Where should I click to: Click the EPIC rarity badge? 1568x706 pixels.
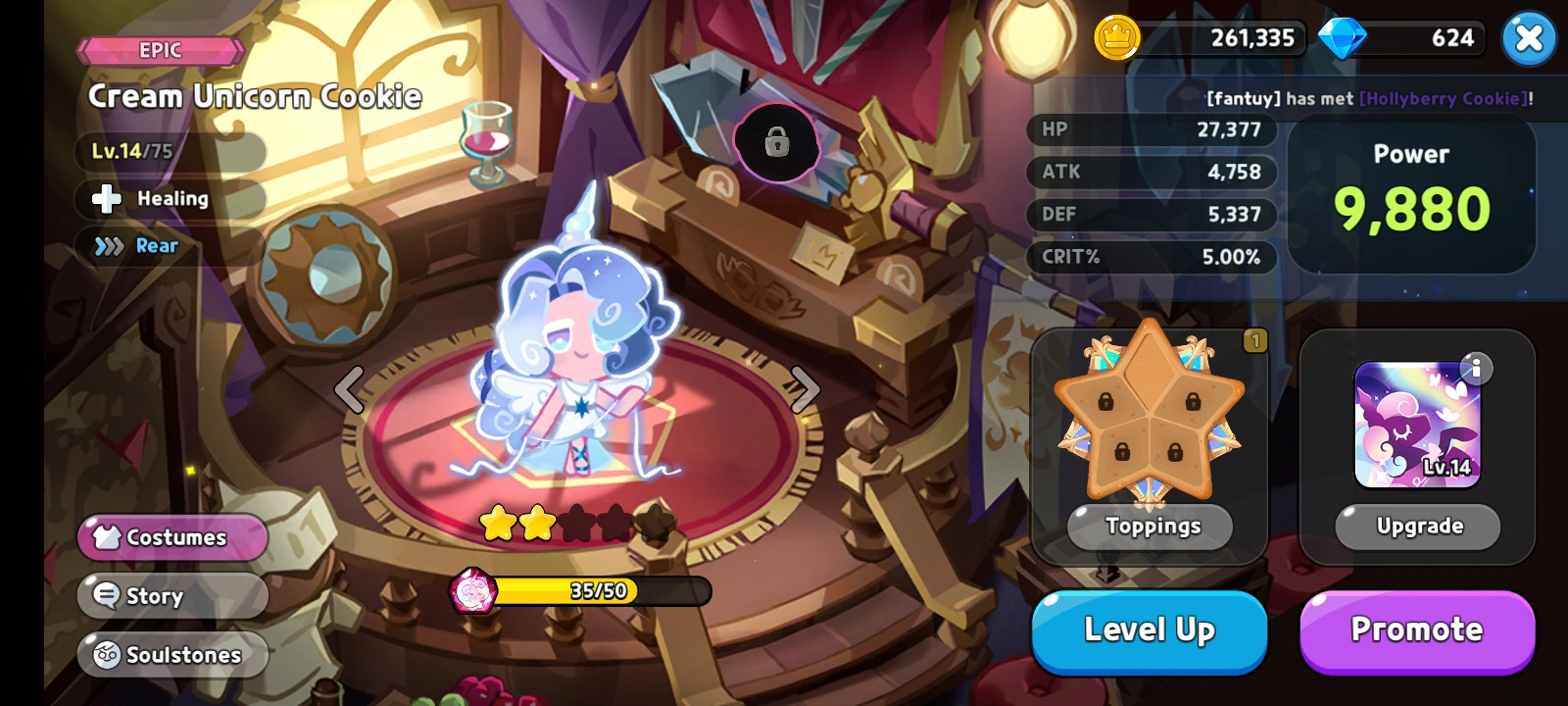coord(160,49)
